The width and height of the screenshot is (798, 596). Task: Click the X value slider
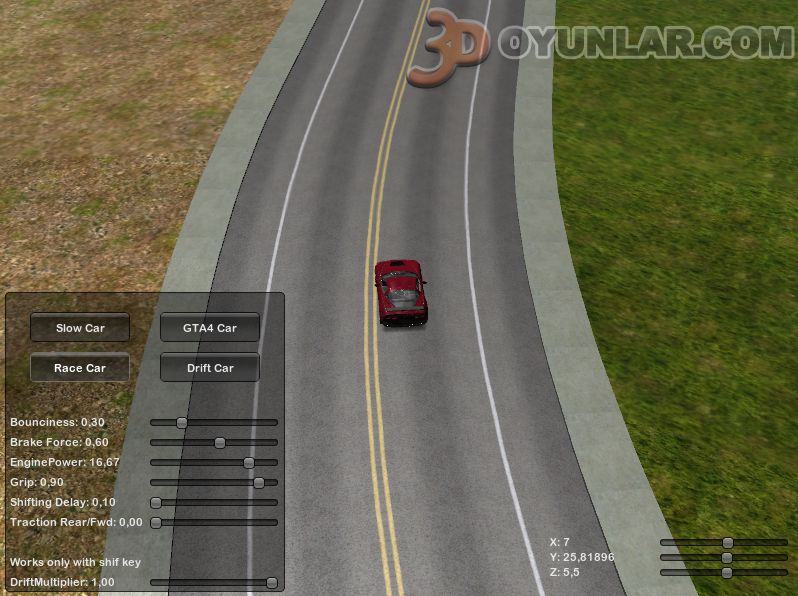pyautogui.click(x=727, y=542)
